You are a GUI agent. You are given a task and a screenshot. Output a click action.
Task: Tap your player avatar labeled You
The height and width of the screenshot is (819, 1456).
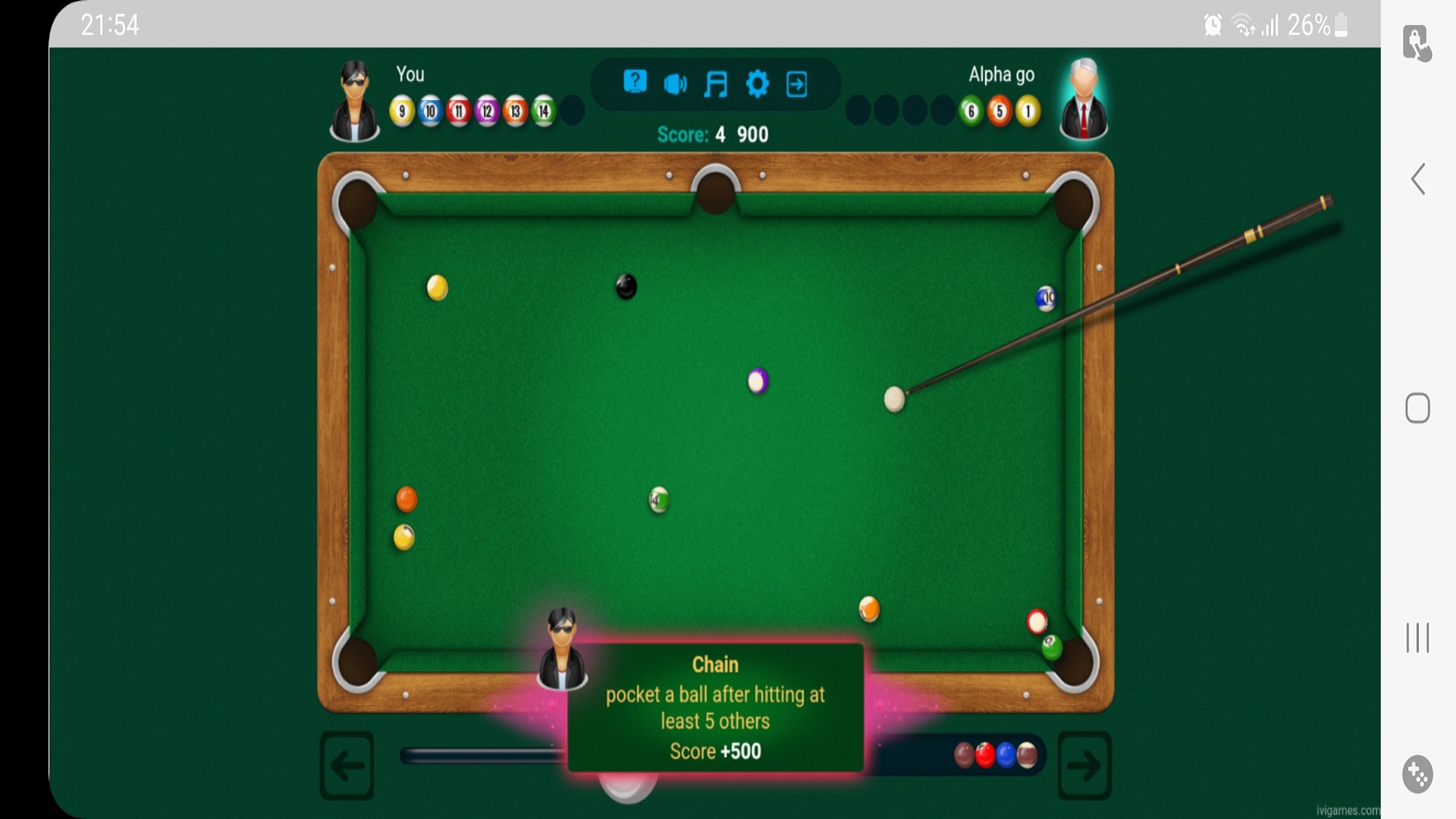click(355, 99)
